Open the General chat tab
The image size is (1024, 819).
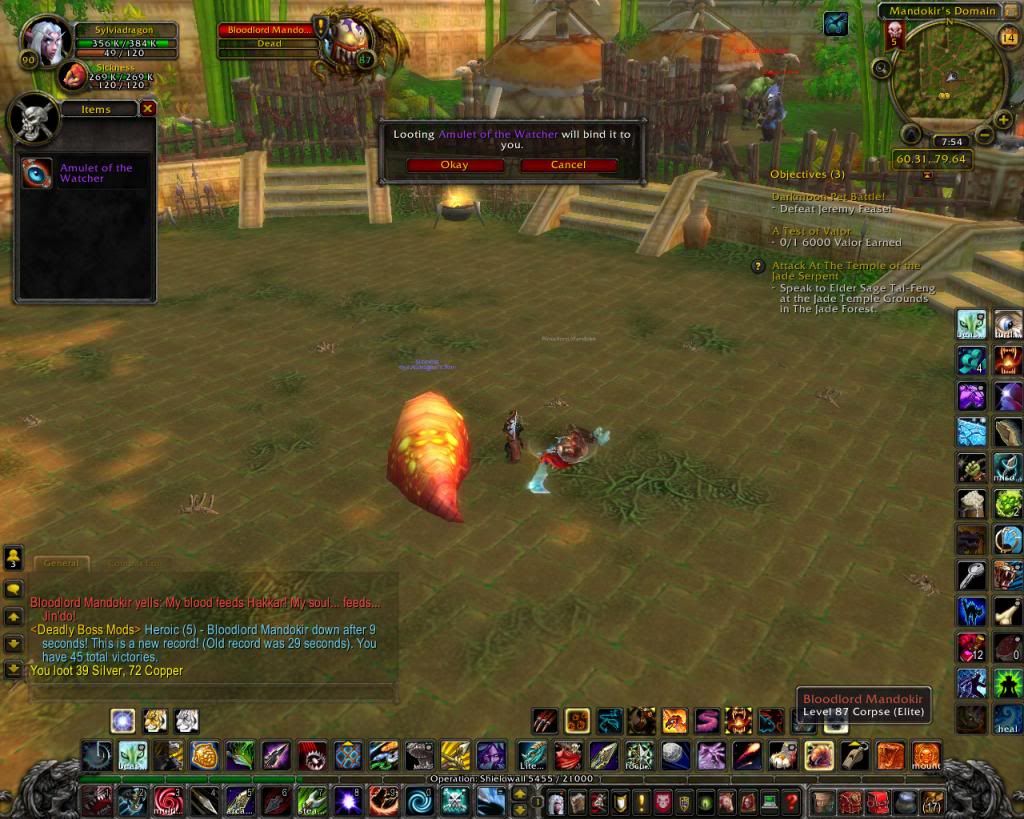click(61, 563)
